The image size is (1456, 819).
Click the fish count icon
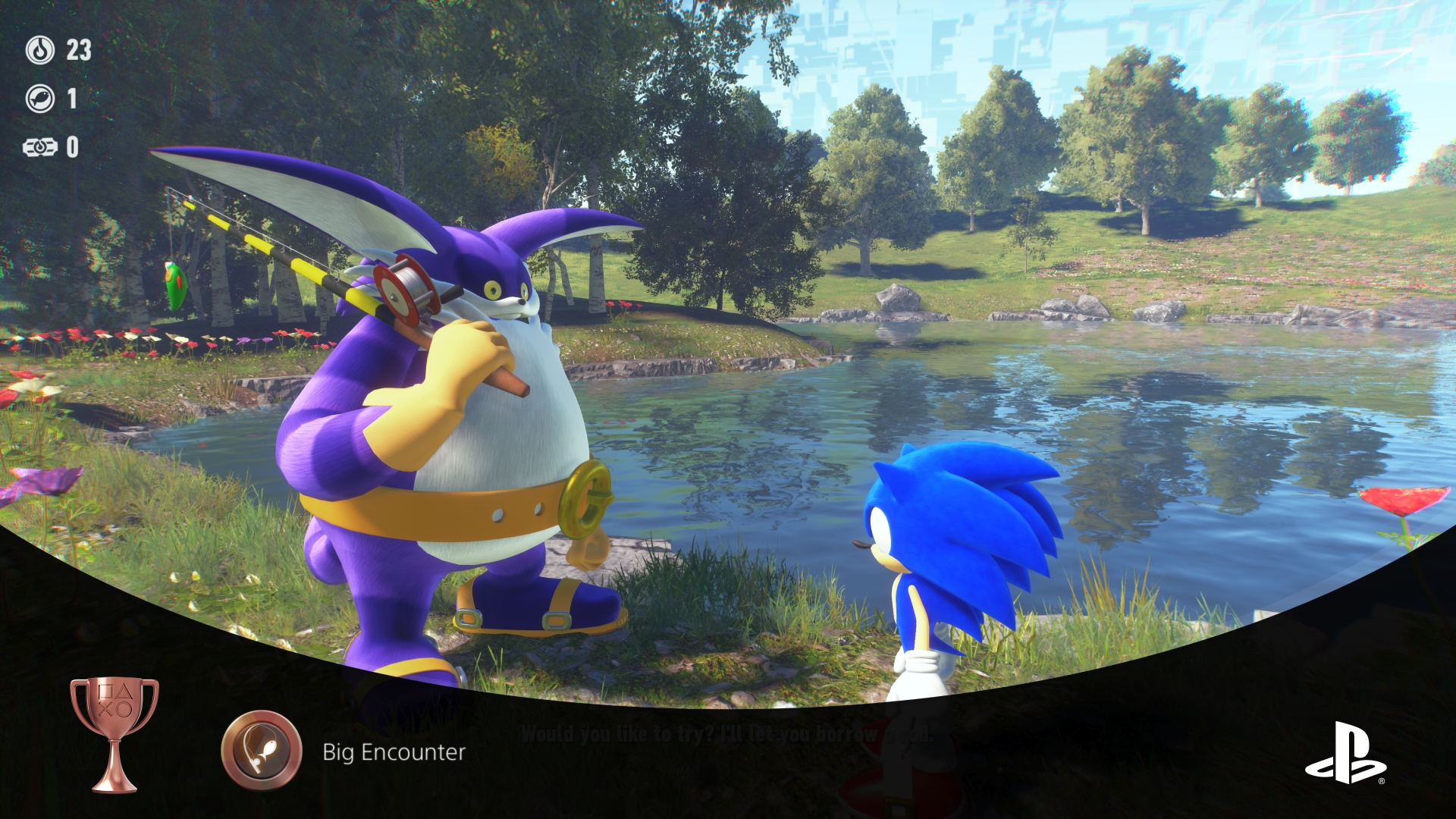click(x=40, y=99)
